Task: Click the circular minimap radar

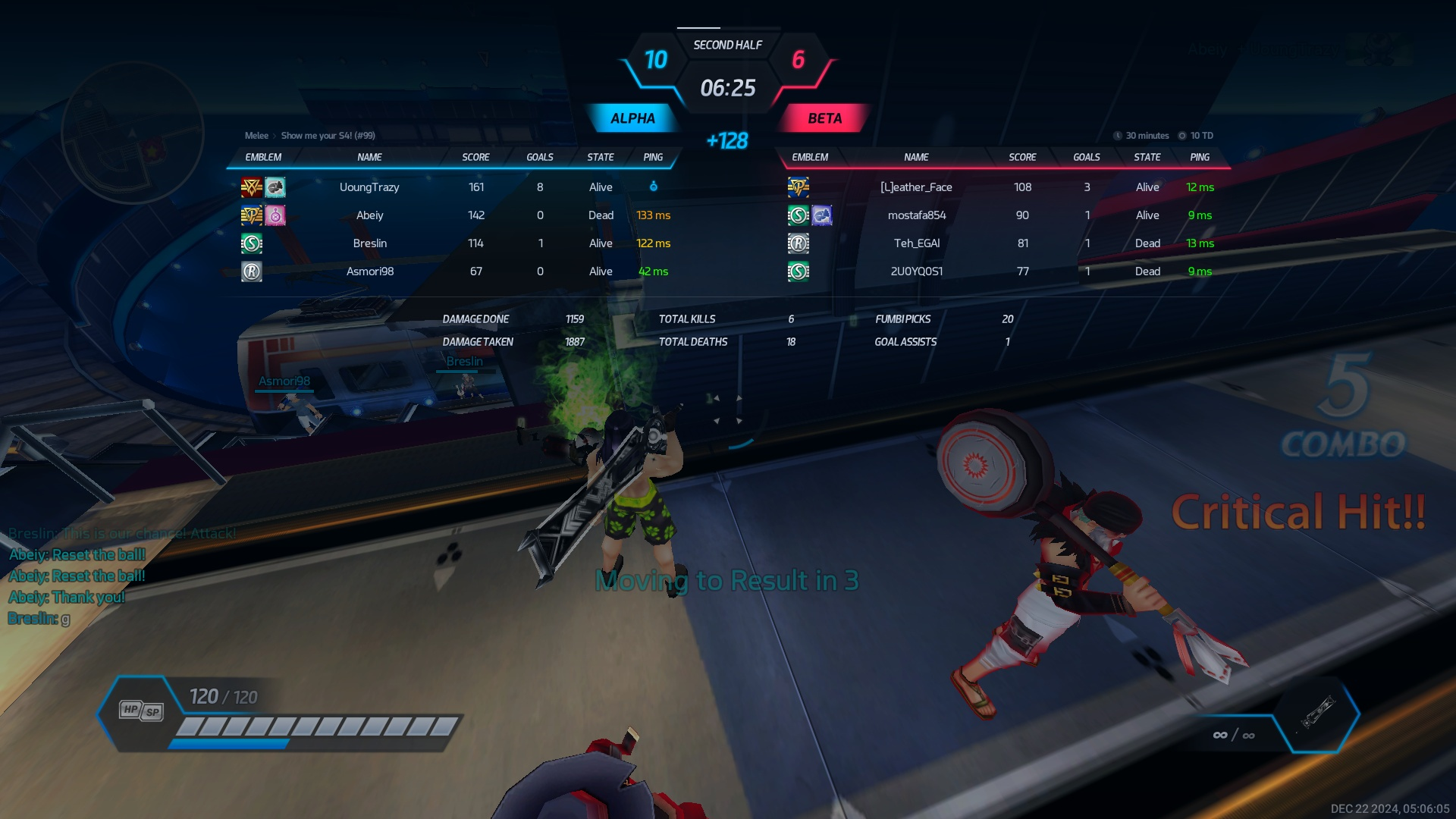Action: tap(133, 133)
